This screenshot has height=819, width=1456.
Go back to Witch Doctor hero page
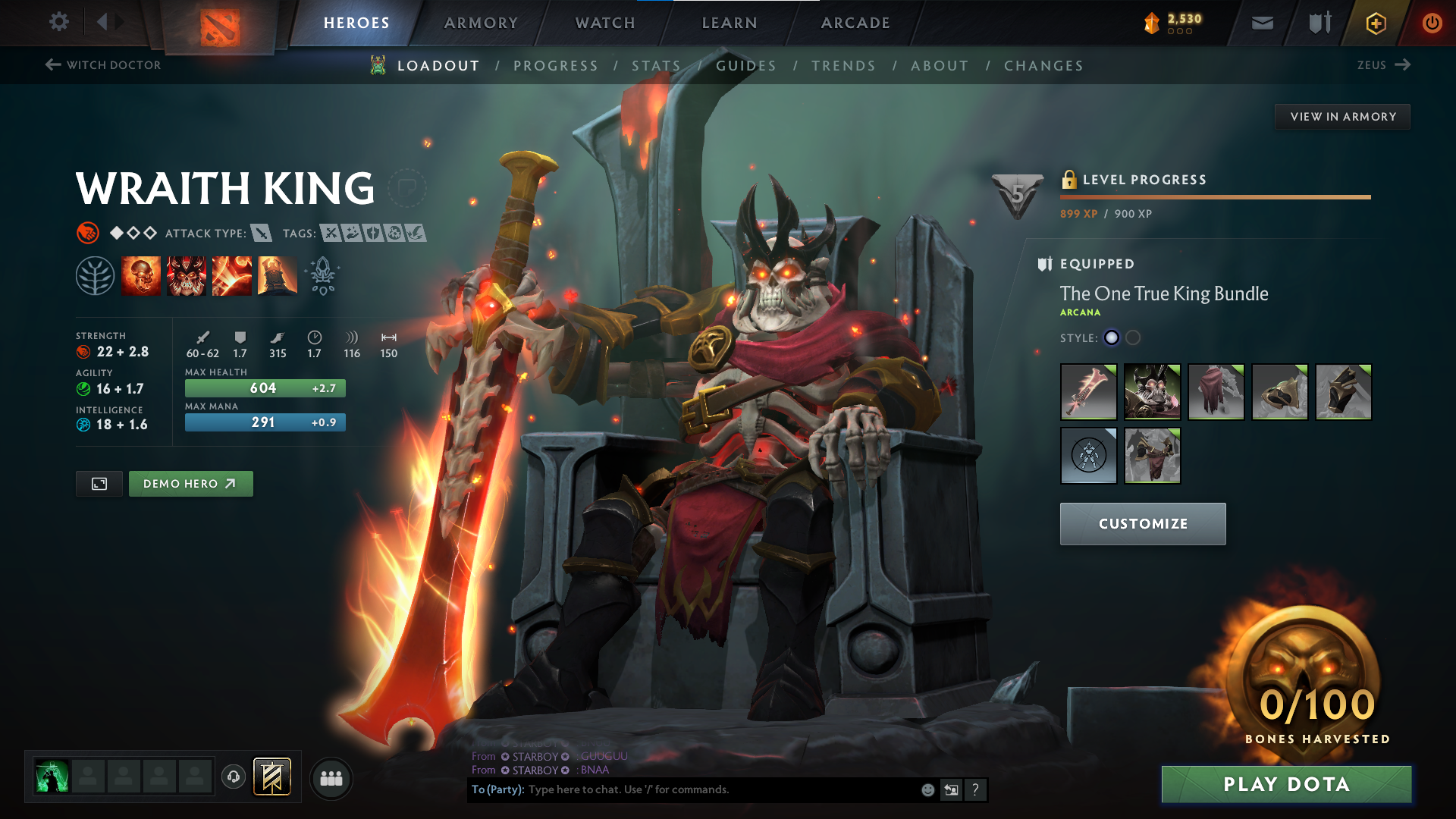coord(102,65)
